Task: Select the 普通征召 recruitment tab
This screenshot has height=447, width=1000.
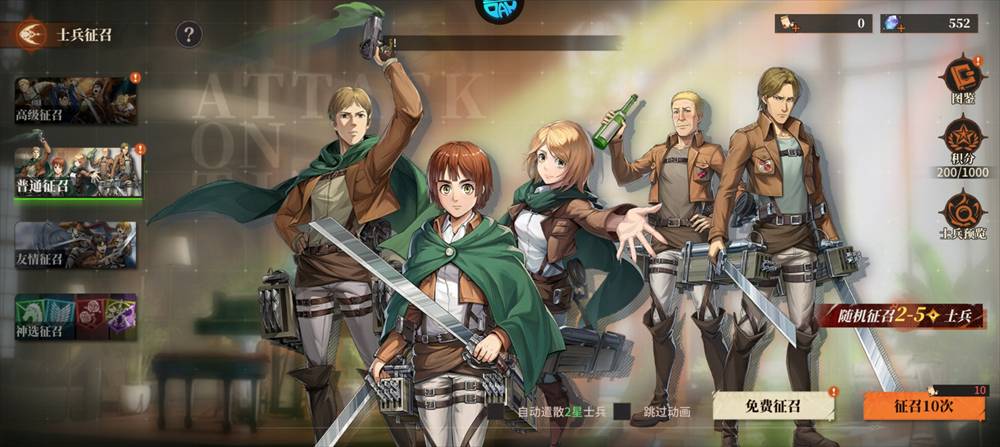Action: 77,171
